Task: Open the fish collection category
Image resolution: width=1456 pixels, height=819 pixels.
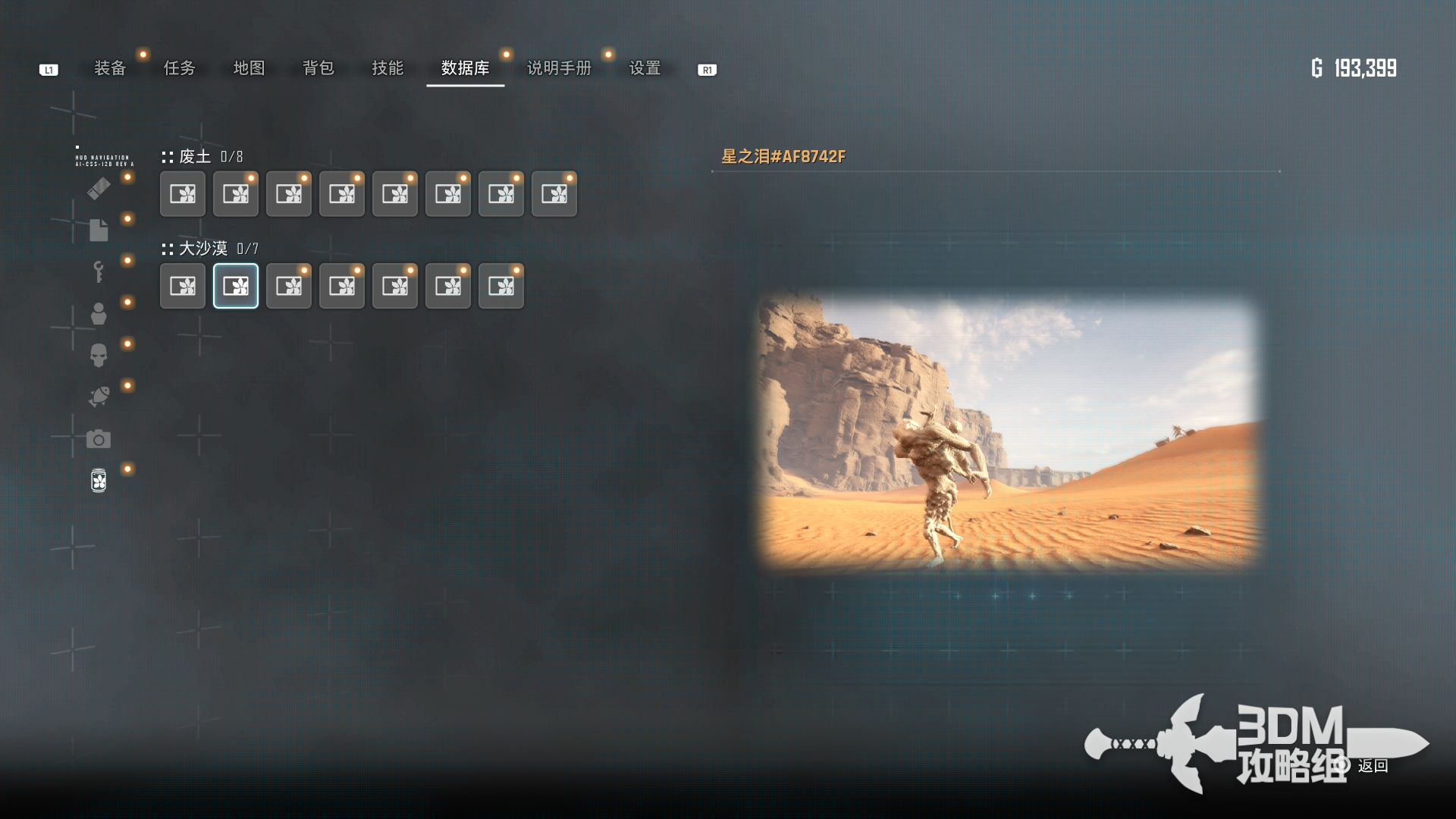Action: click(99, 397)
